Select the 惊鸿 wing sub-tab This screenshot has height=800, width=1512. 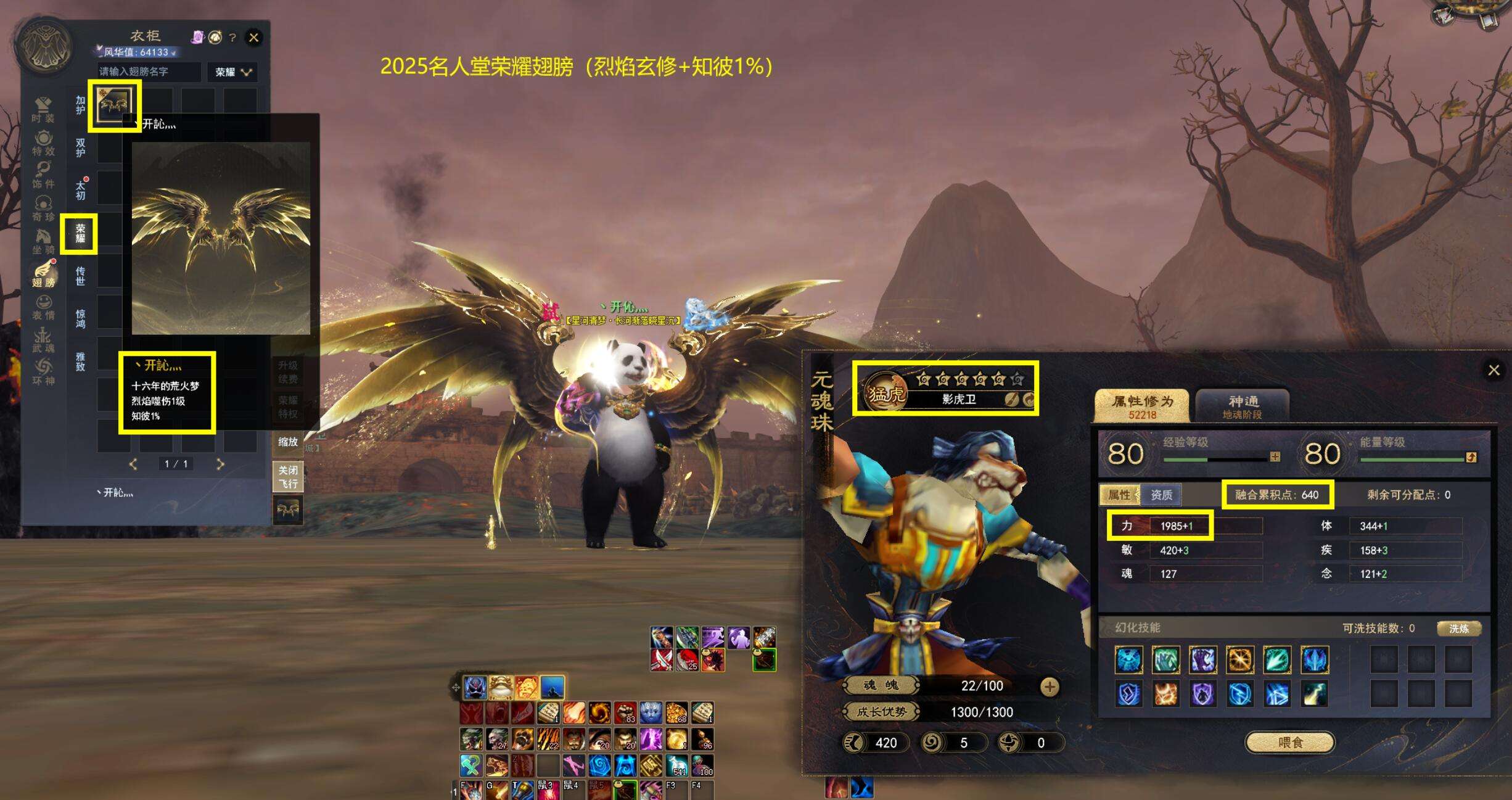click(80, 318)
